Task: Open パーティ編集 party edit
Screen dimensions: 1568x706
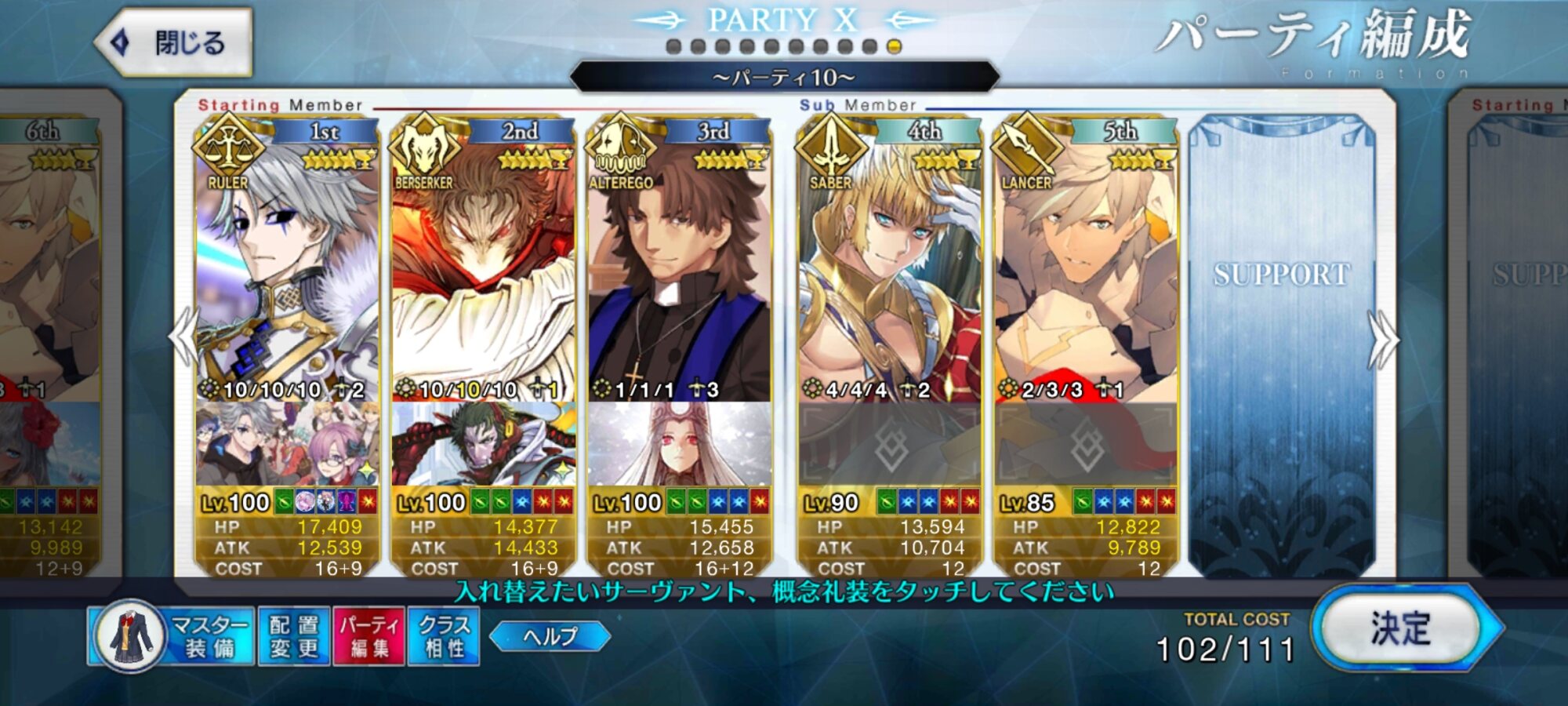Action: tap(369, 636)
